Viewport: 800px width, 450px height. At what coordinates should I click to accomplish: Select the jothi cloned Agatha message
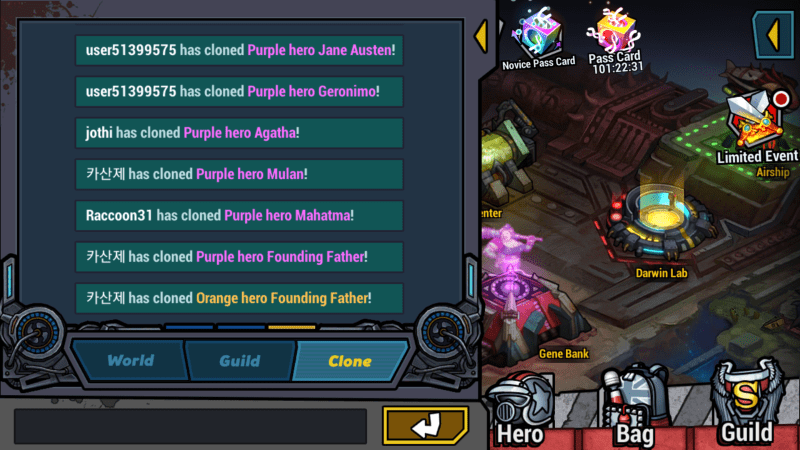point(239,132)
